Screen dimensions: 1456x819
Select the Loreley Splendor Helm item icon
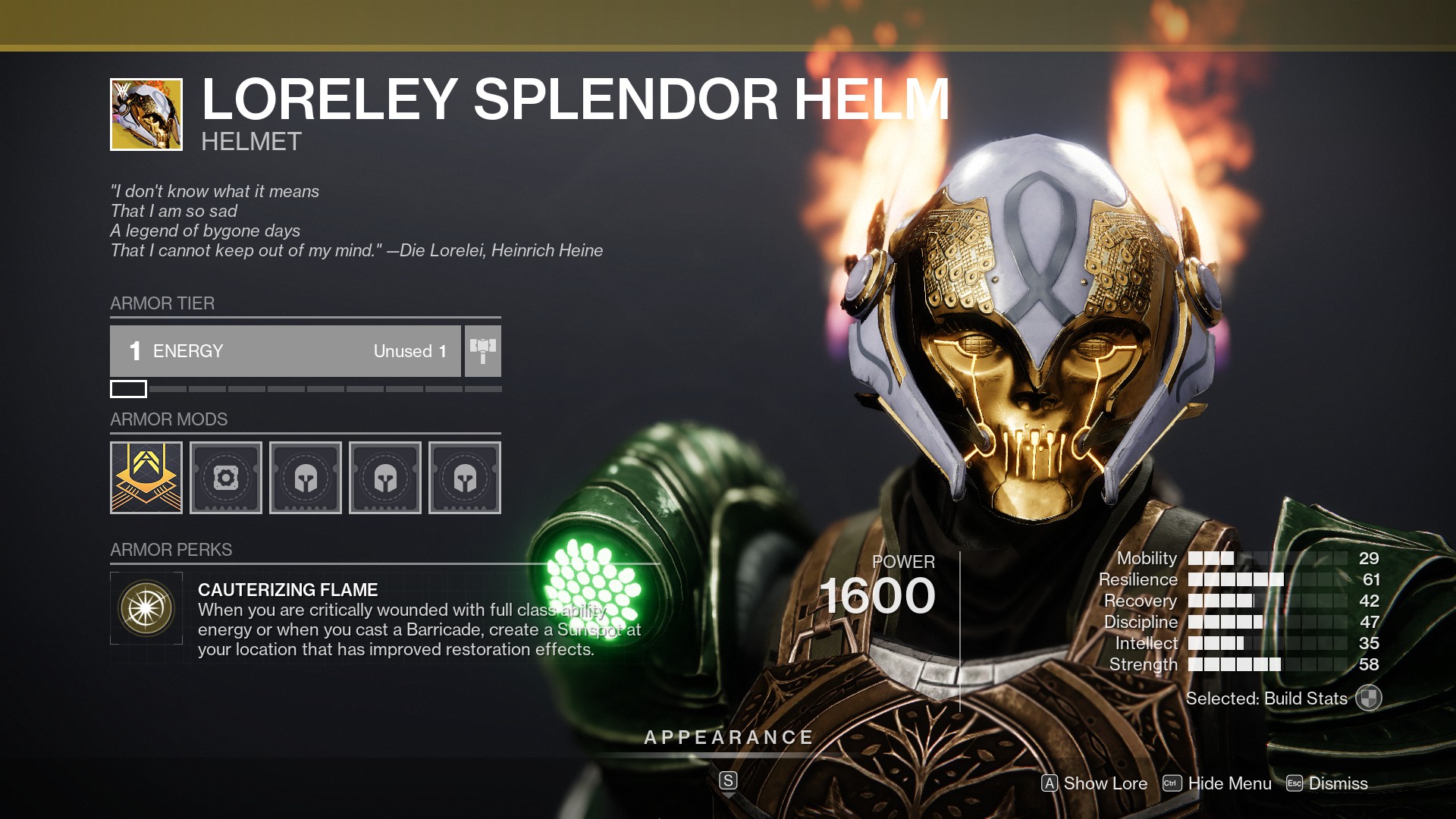point(146,114)
